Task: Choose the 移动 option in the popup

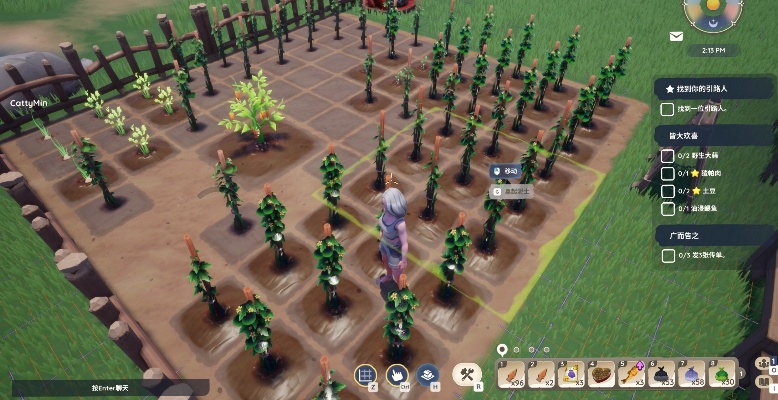Action: pyautogui.click(x=508, y=172)
